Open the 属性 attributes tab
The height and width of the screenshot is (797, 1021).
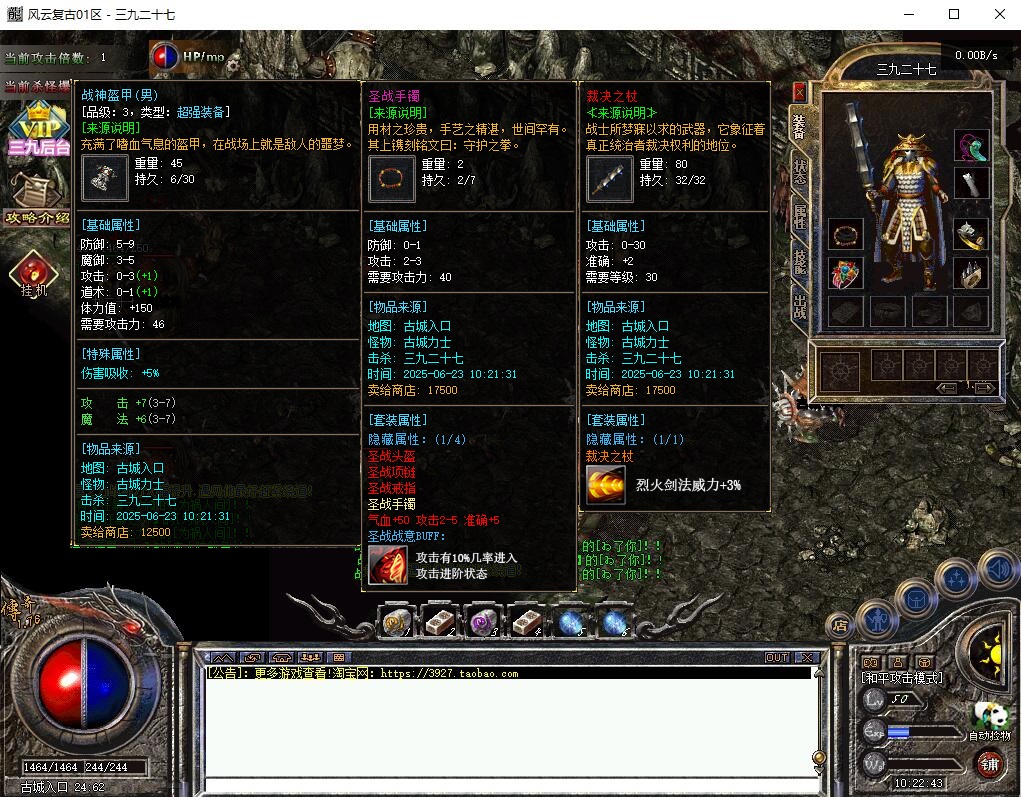tap(800, 216)
